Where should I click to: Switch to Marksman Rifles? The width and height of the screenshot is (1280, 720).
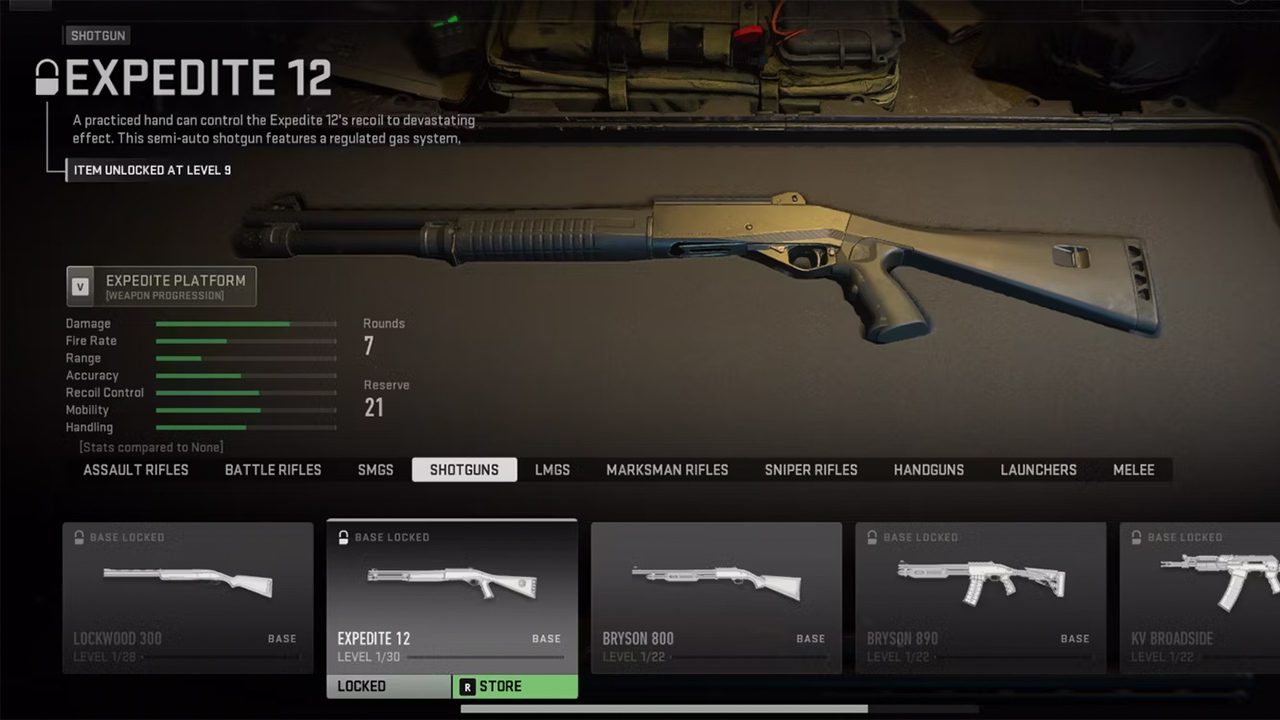[667, 470]
